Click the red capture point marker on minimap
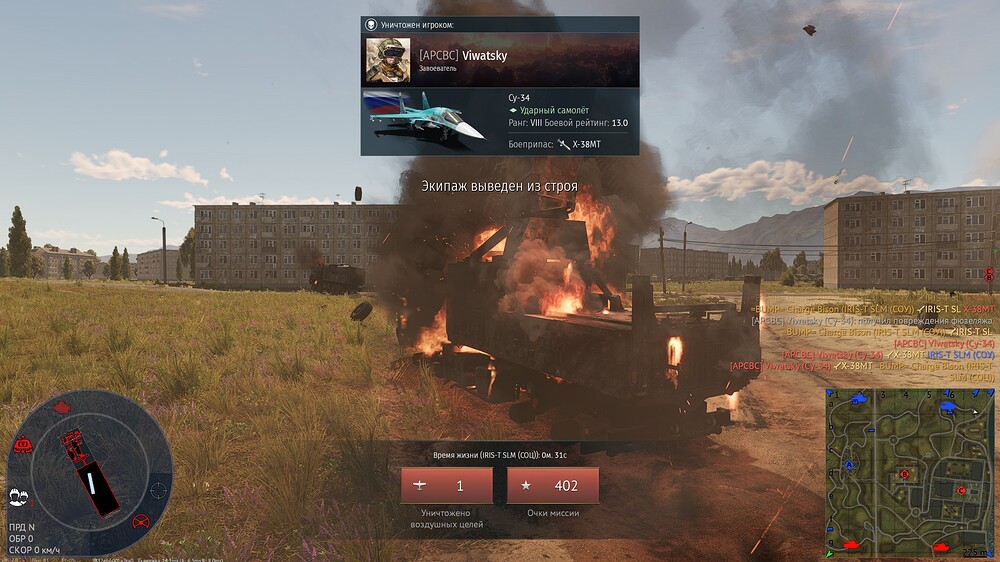Screen dimensions: 1000x562 coord(905,473)
